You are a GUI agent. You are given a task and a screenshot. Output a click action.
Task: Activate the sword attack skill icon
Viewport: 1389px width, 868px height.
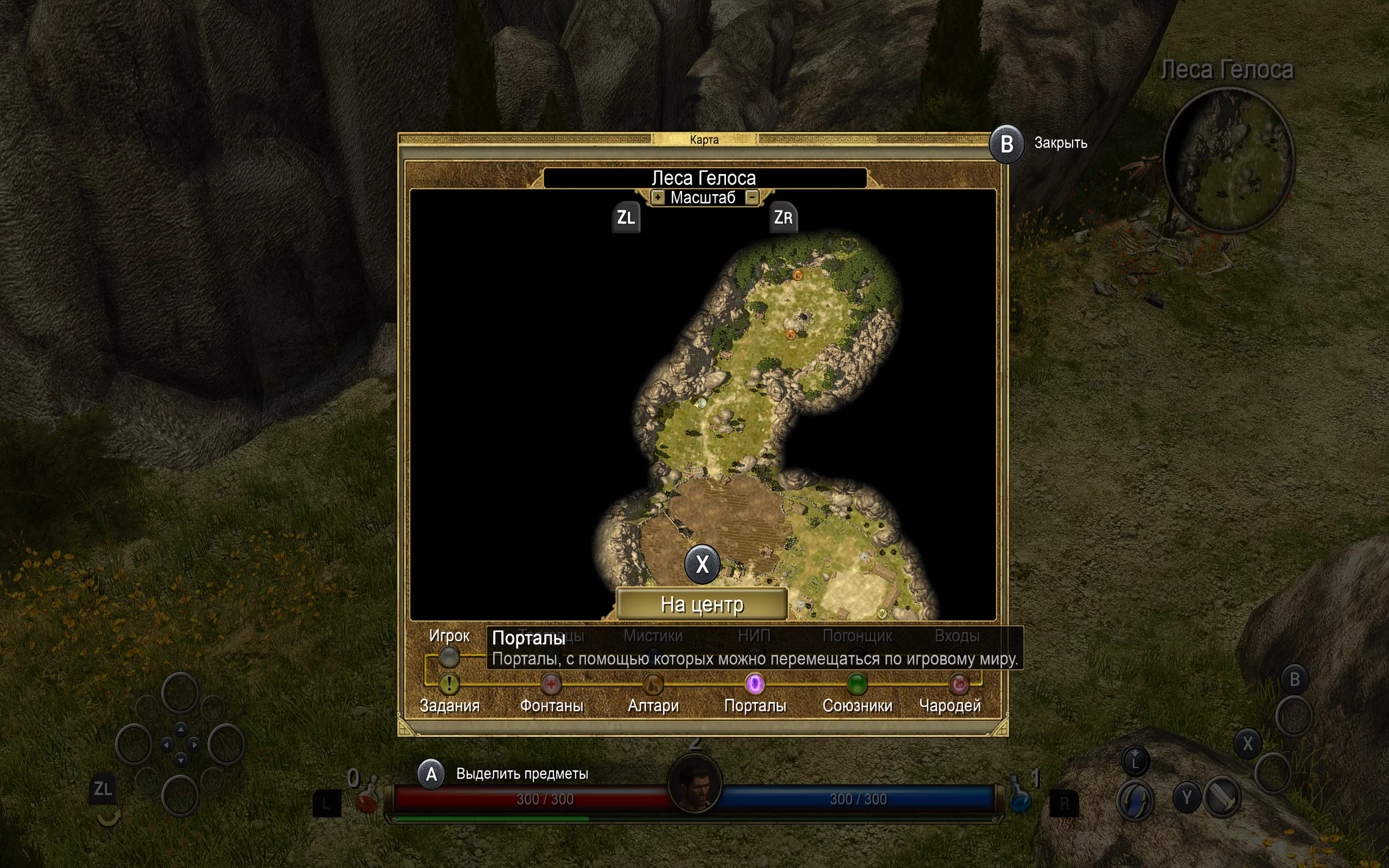point(1222,797)
